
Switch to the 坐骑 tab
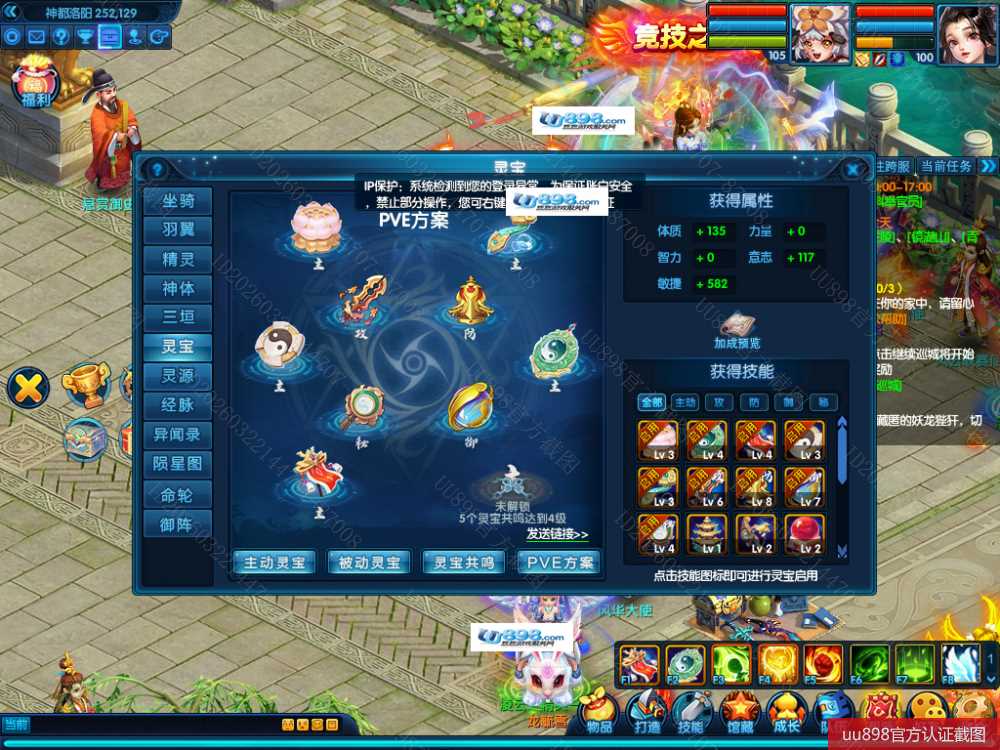(178, 201)
